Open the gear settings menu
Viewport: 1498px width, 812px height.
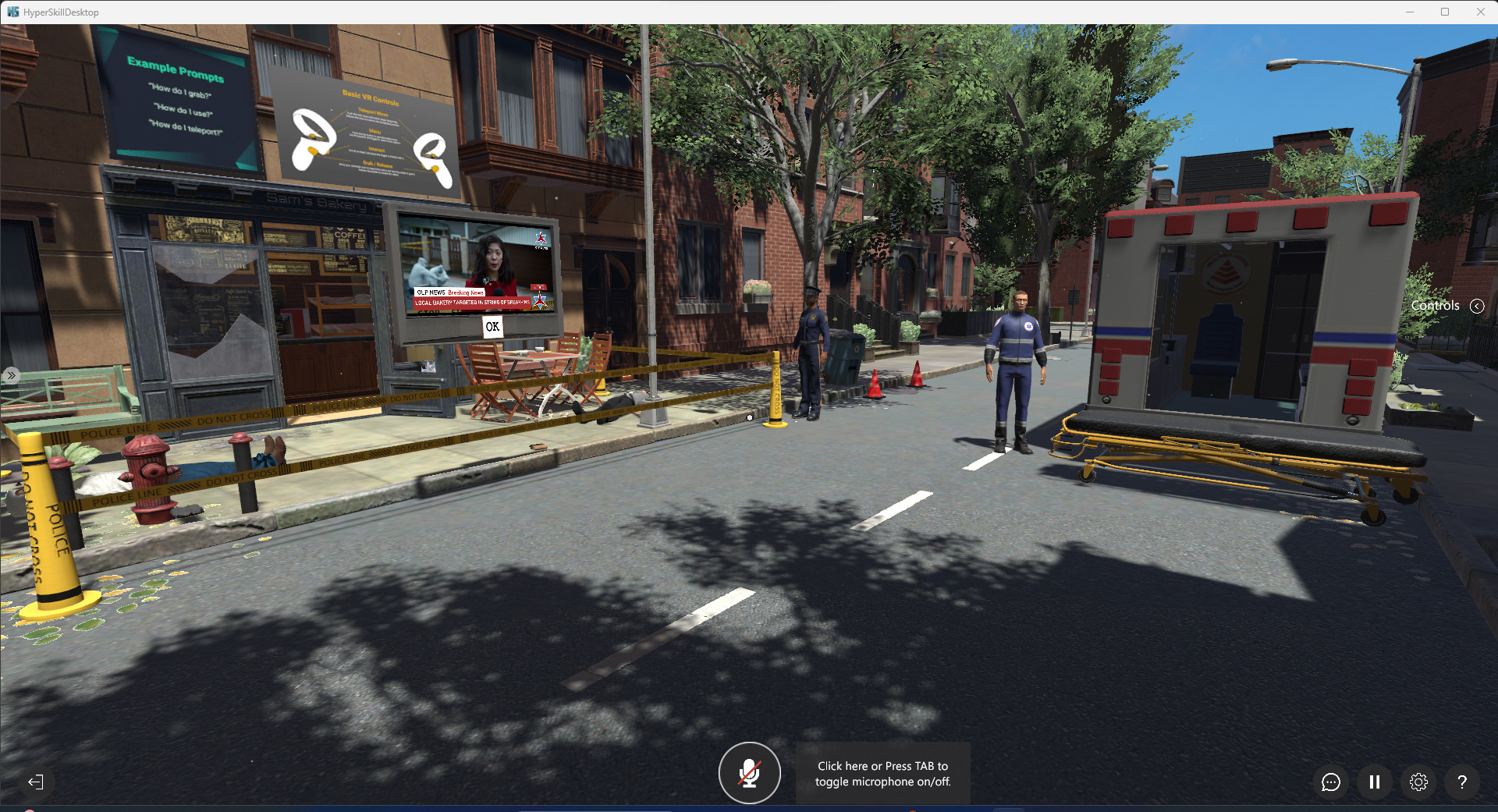pyautogui.click(x=1418, y=782)
